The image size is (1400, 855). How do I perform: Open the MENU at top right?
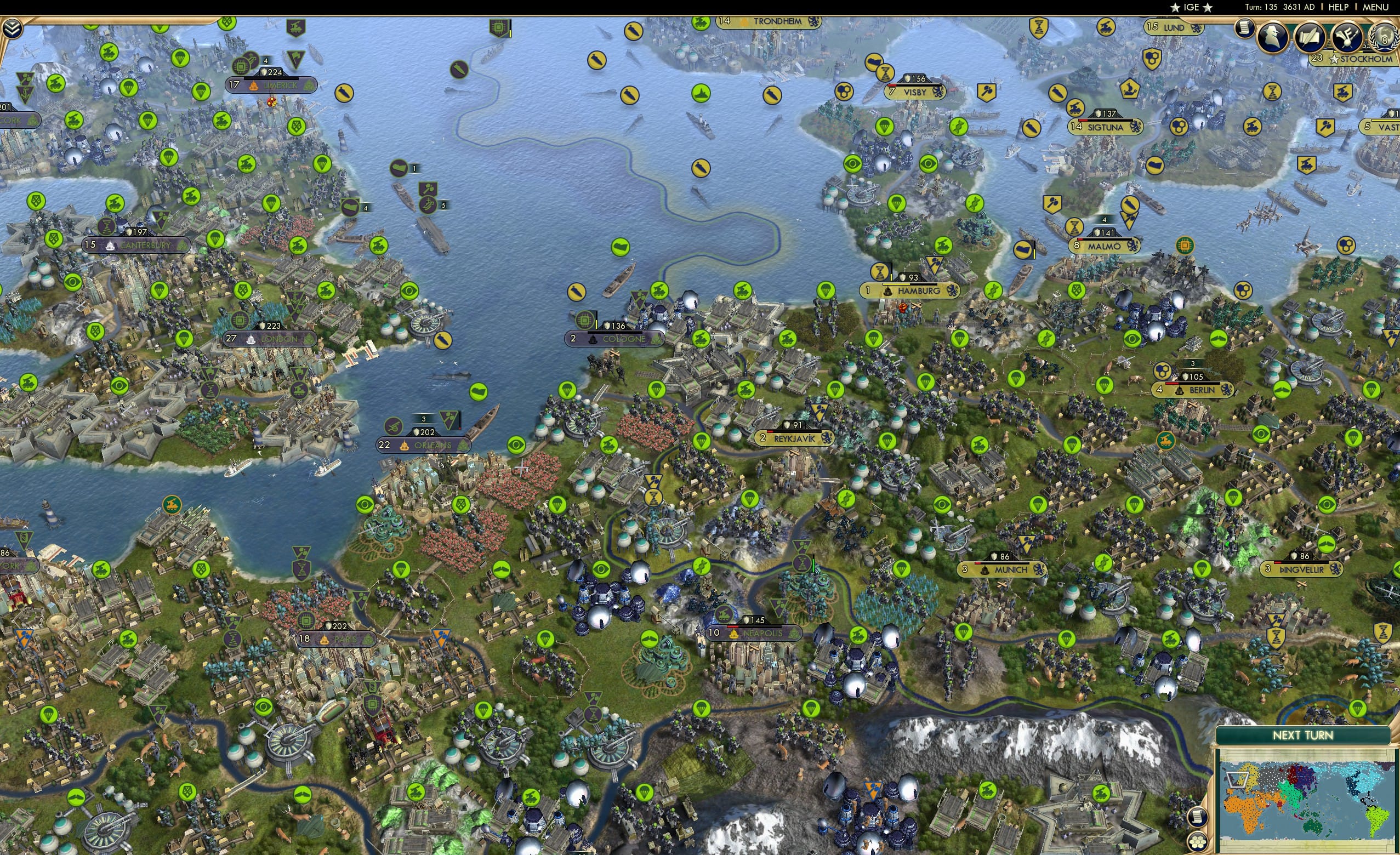point(1375,7)
